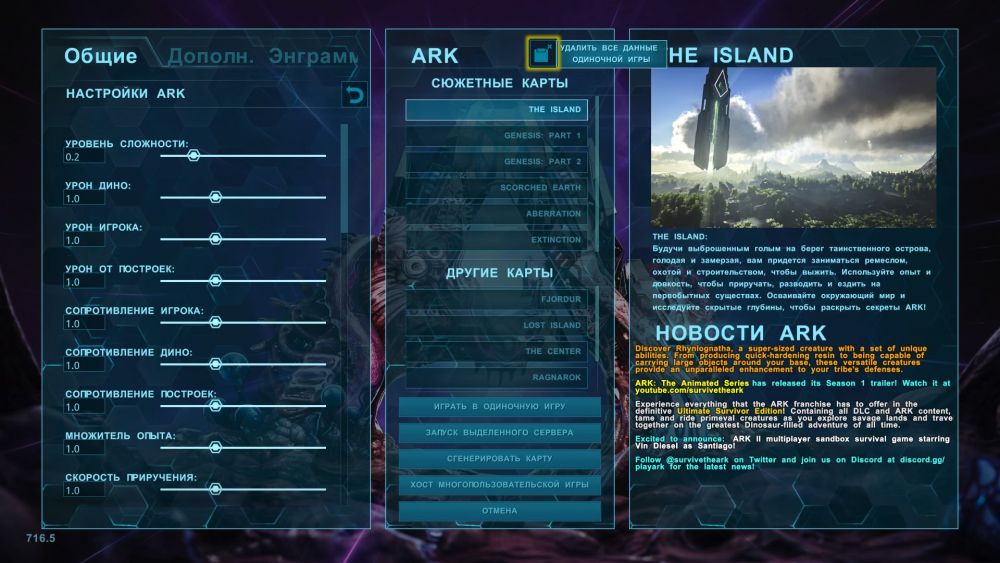Start game with Играть в одиночную игру
This screenshot has height=563, width=1000.
(500, 407)
